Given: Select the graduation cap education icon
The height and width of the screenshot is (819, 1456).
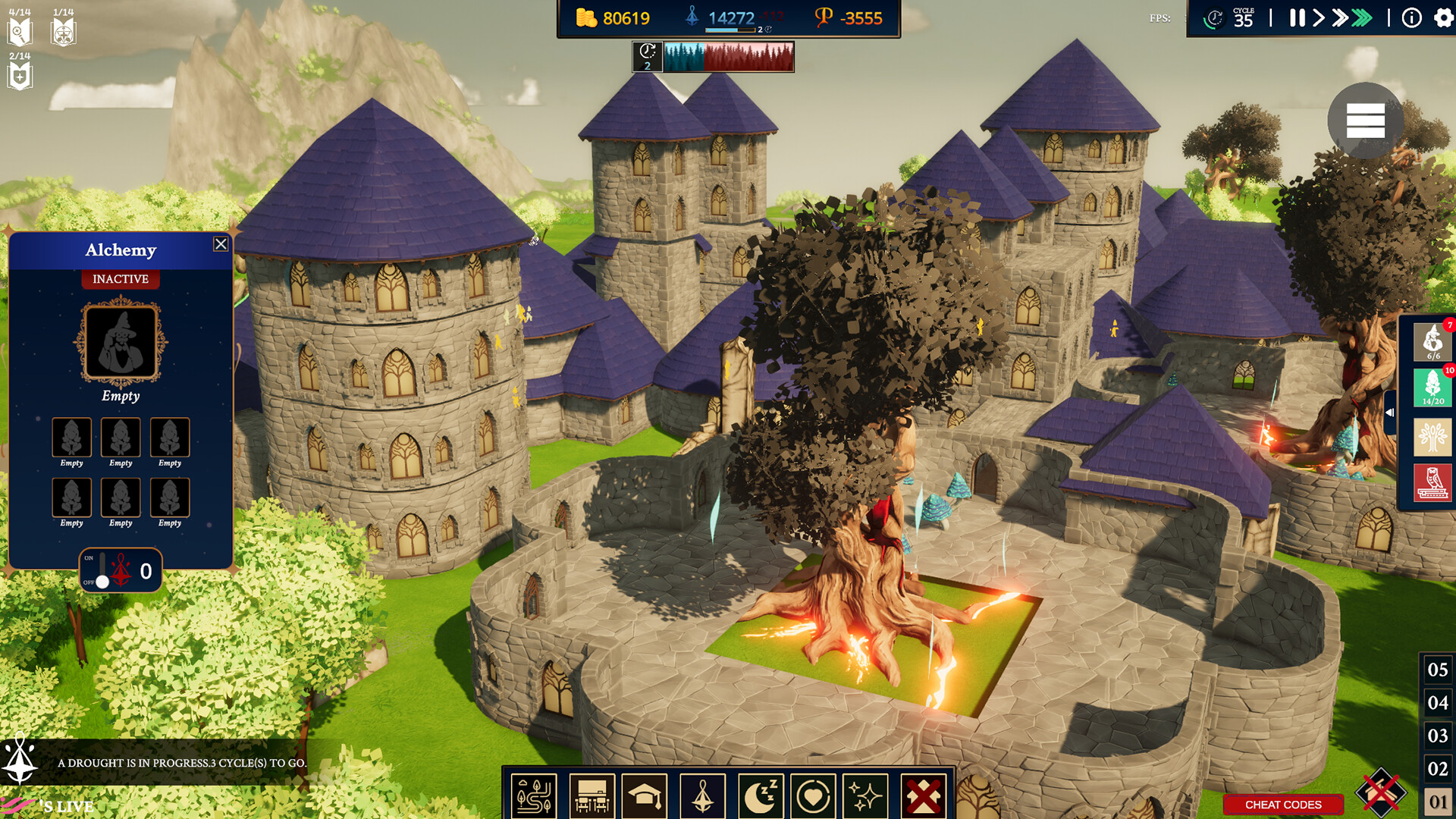Looking at the screenshot, I should click(x=645, y=795).
